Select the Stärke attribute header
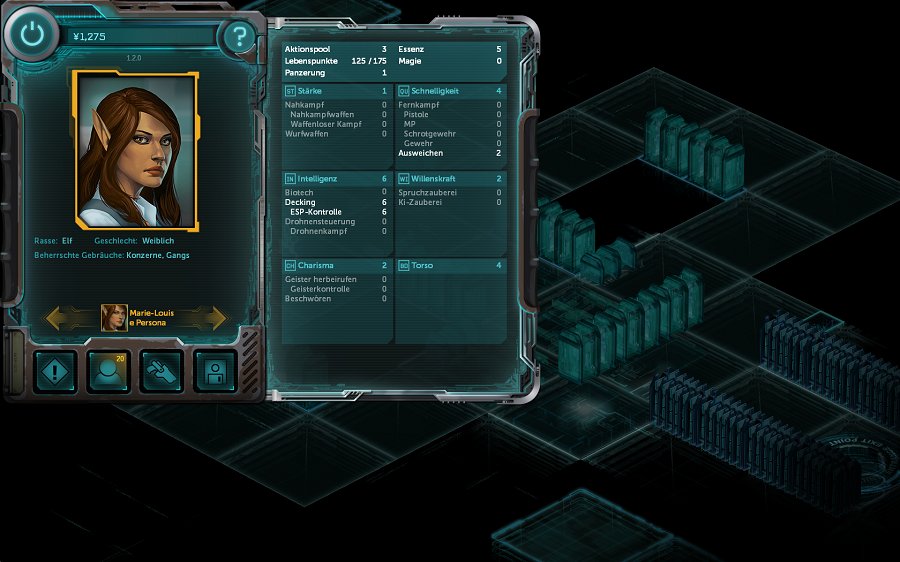This screenshot has height=562, width=900. [336, 91]
